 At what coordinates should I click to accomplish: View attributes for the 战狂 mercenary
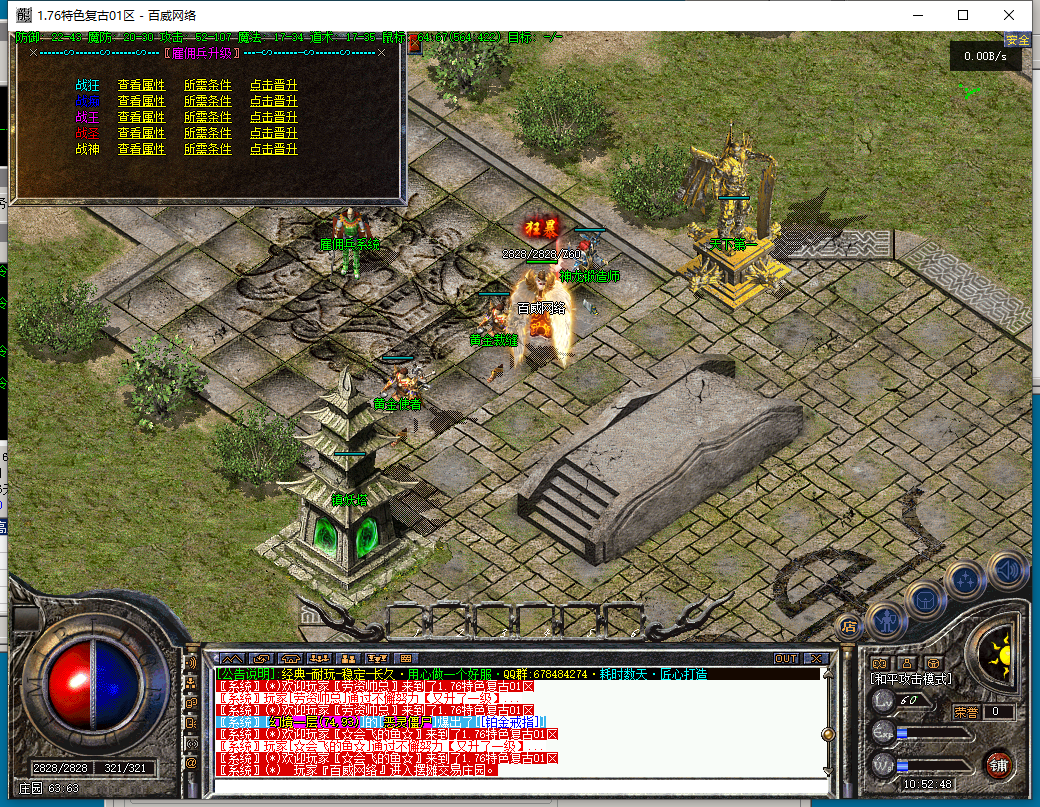(x=141, y=85)
